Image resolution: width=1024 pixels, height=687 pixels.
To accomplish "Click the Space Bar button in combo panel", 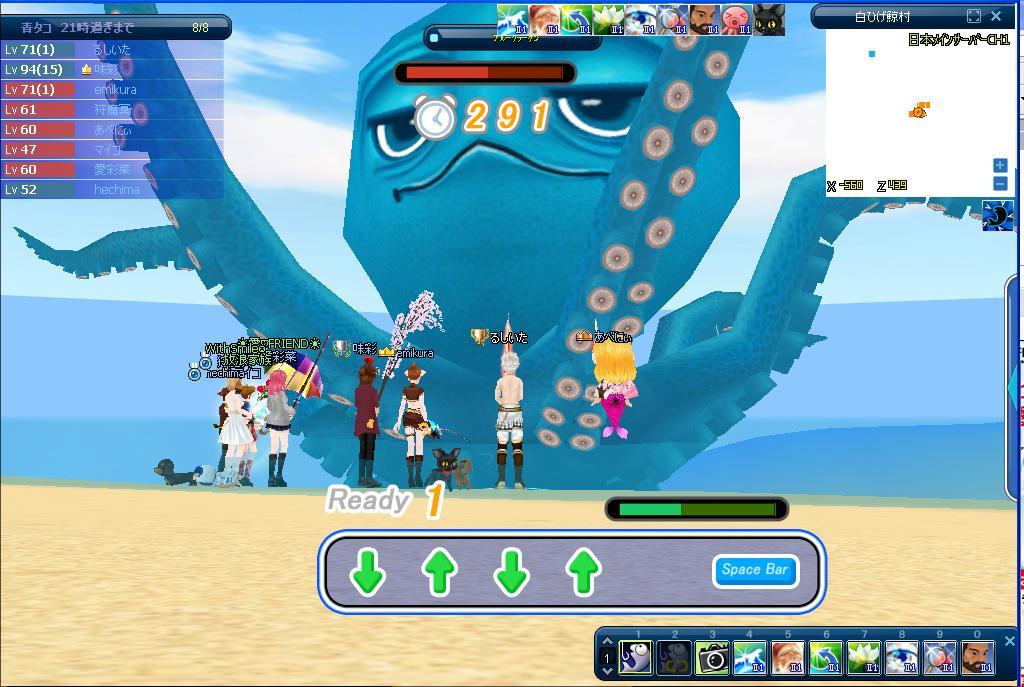I will coord(755,570).
